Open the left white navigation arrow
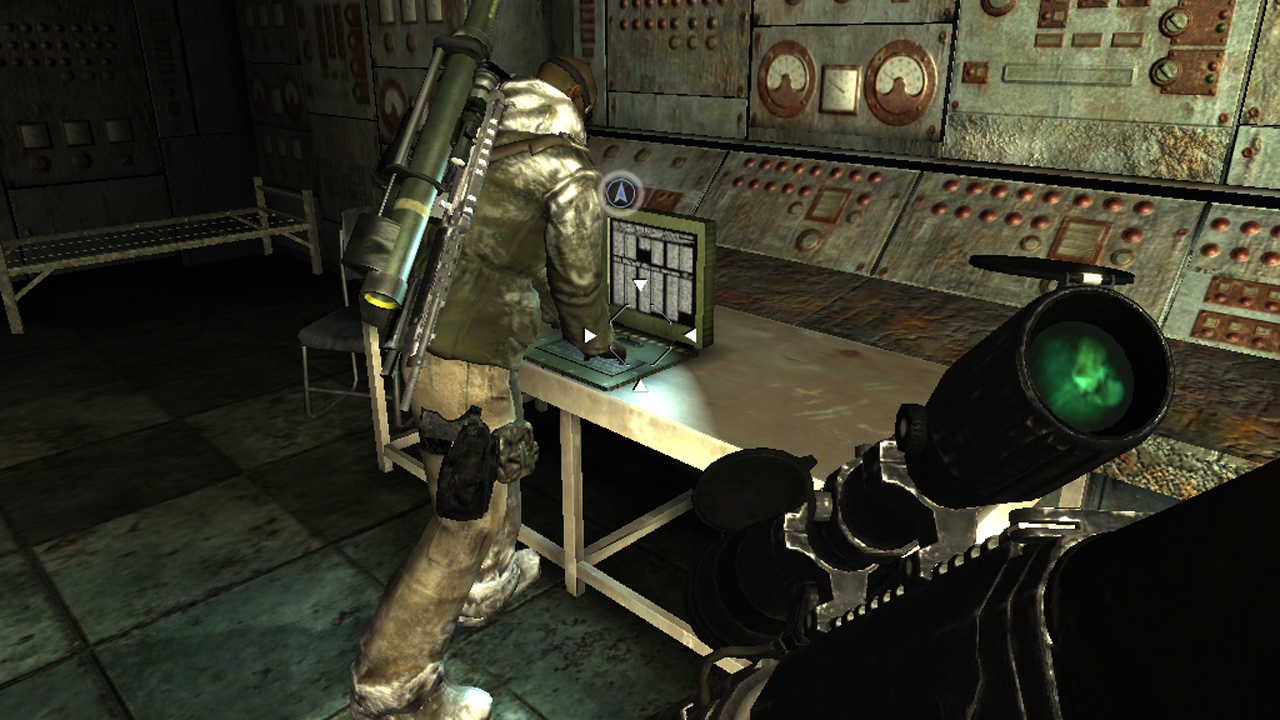 coord(589,334)
